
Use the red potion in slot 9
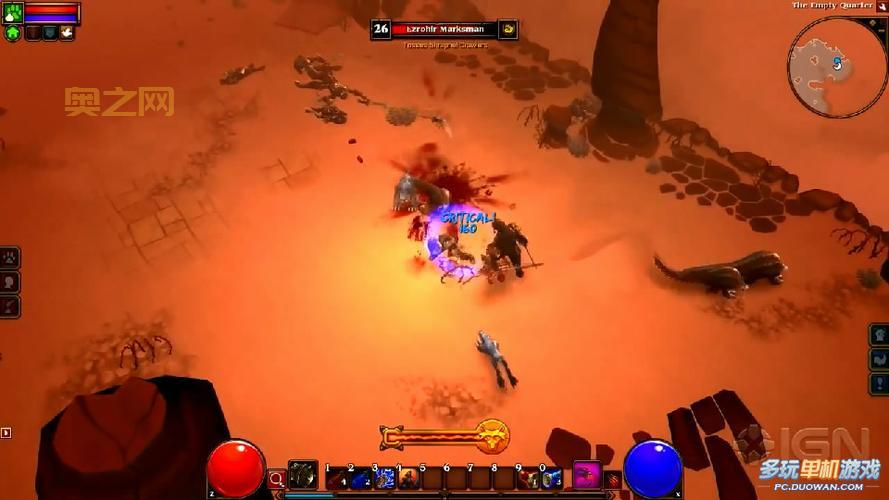pyautogui.click(x=528, y=478)
